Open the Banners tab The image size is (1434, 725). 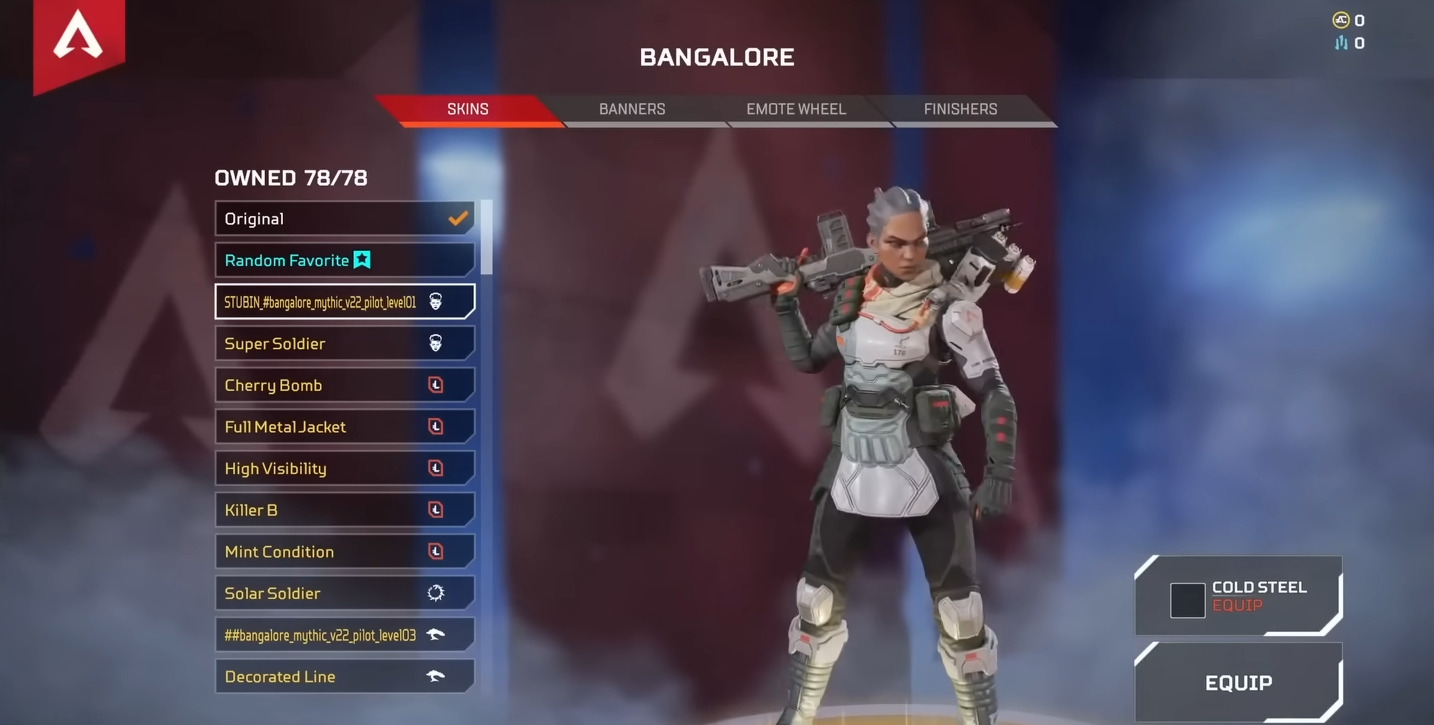tap(632, 109)
